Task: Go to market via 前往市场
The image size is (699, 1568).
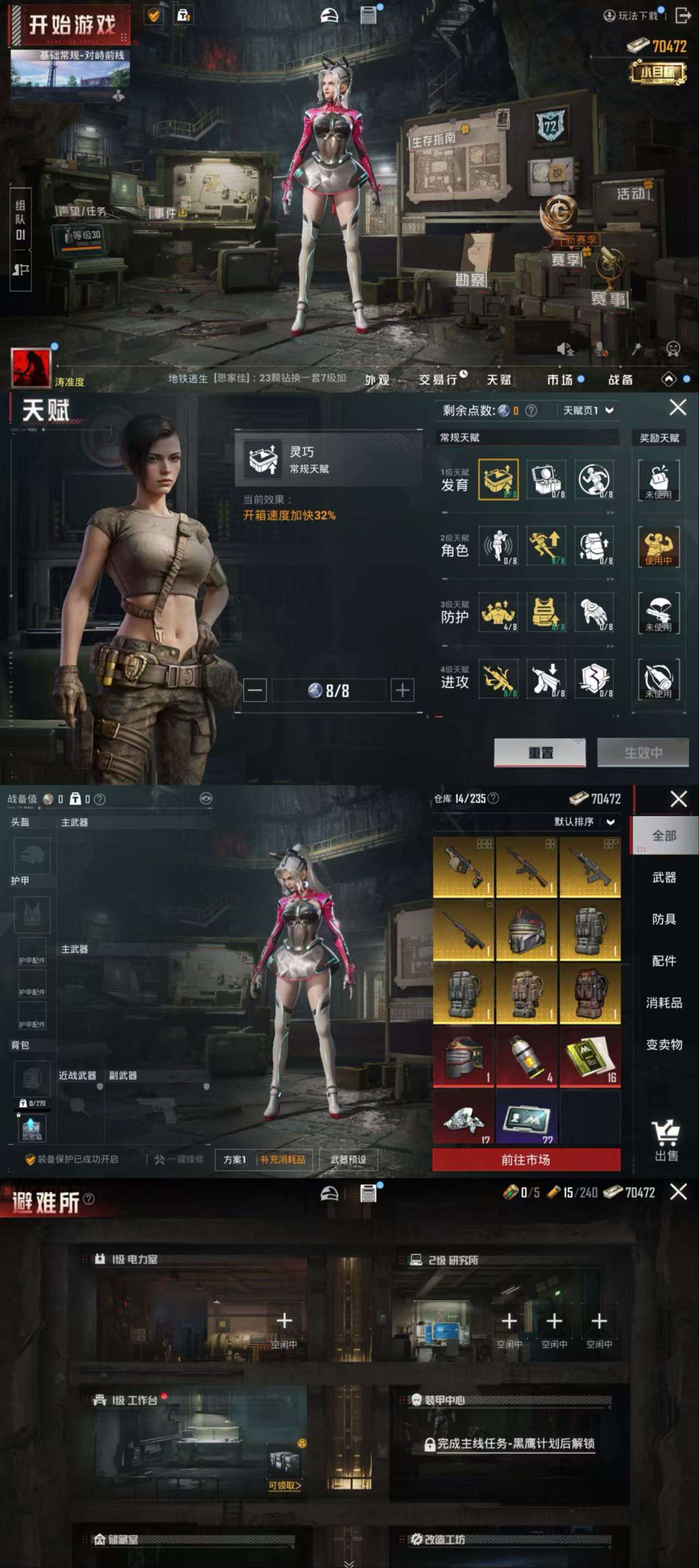Action: pos(526,1160)
